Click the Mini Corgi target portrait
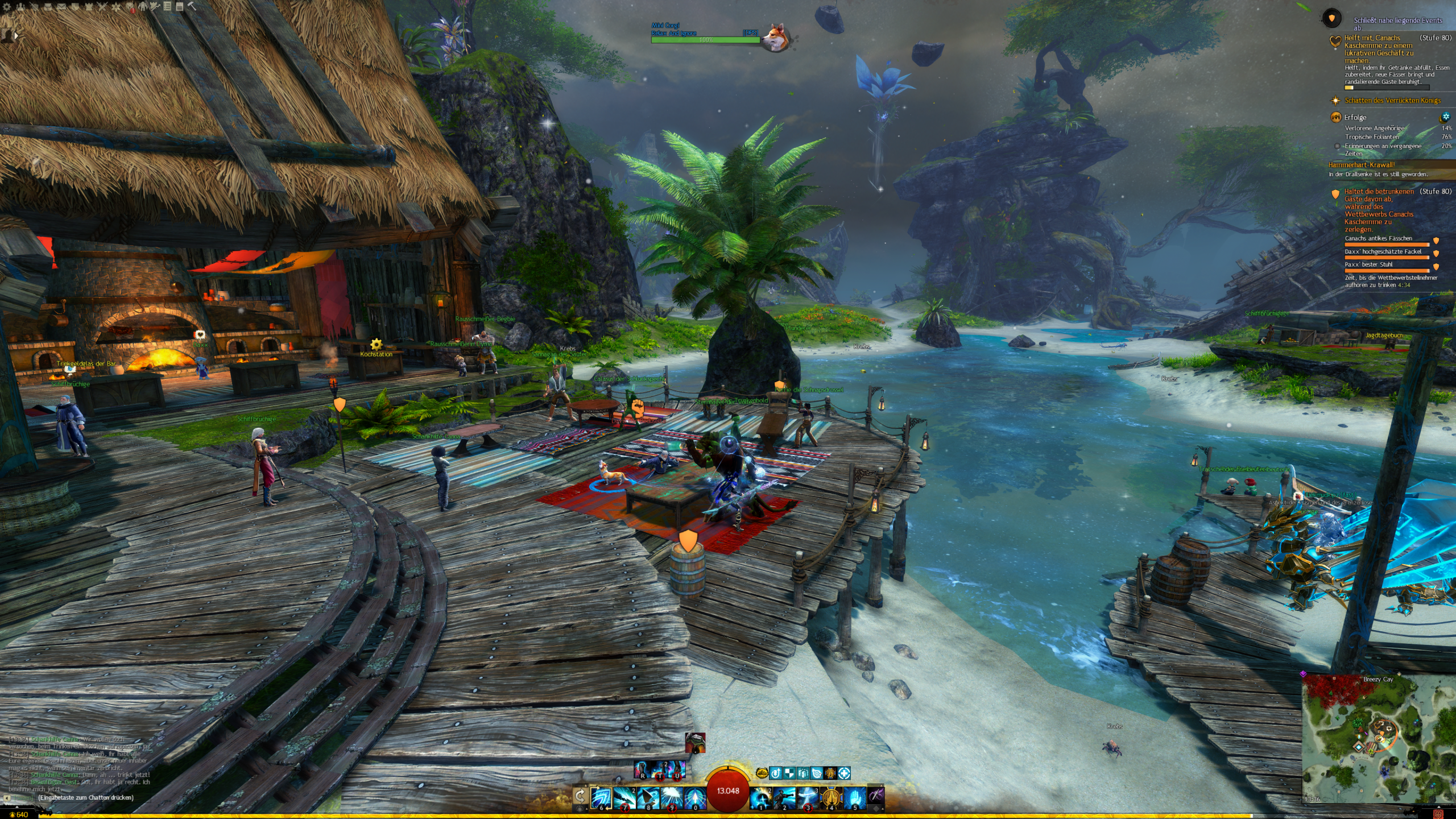 (774, 37)
